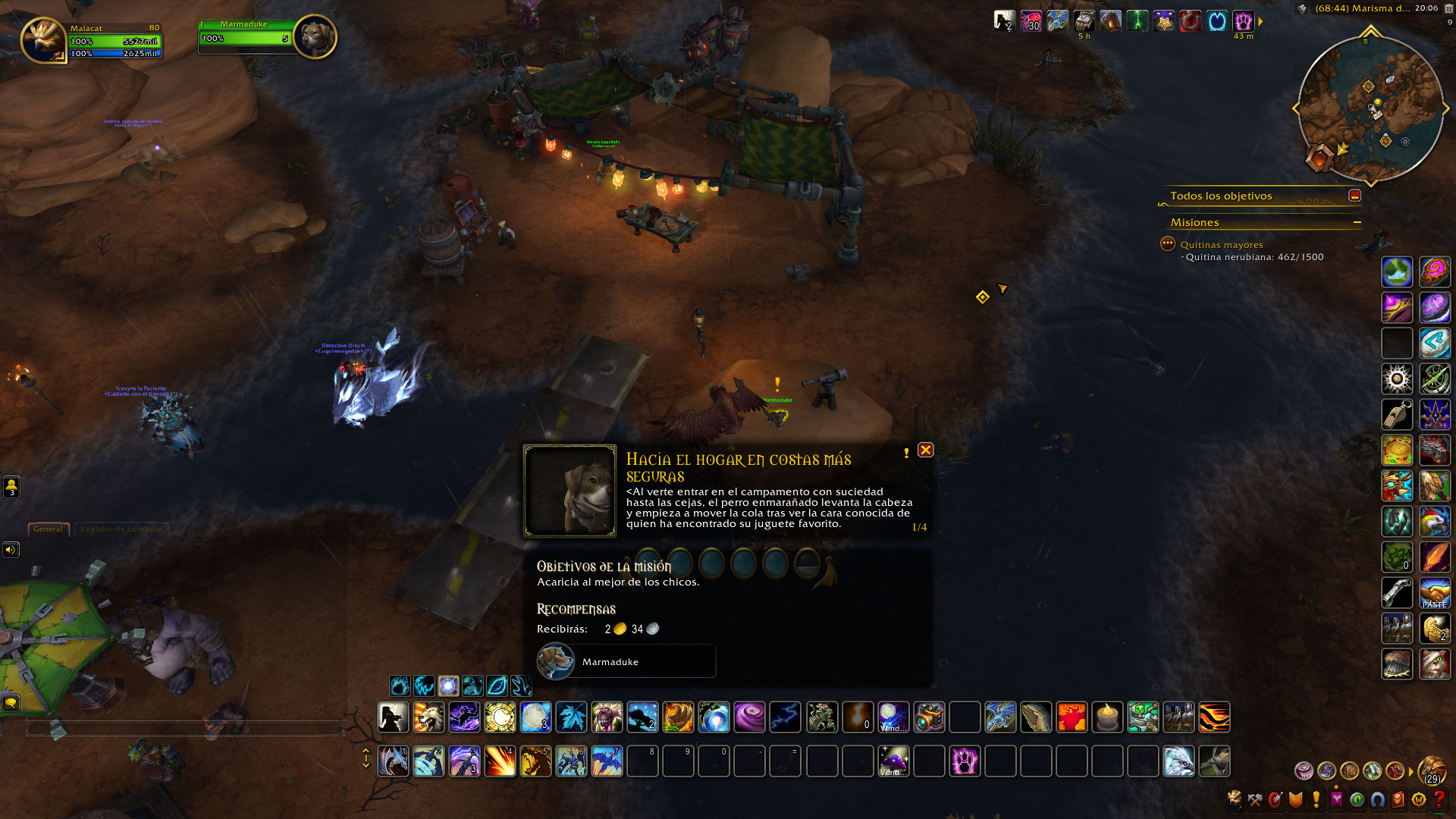Screen dimensions: 1456x819
Task: Open the tracked quest "Quitinas mayores"
Action: coord(1221,245)
